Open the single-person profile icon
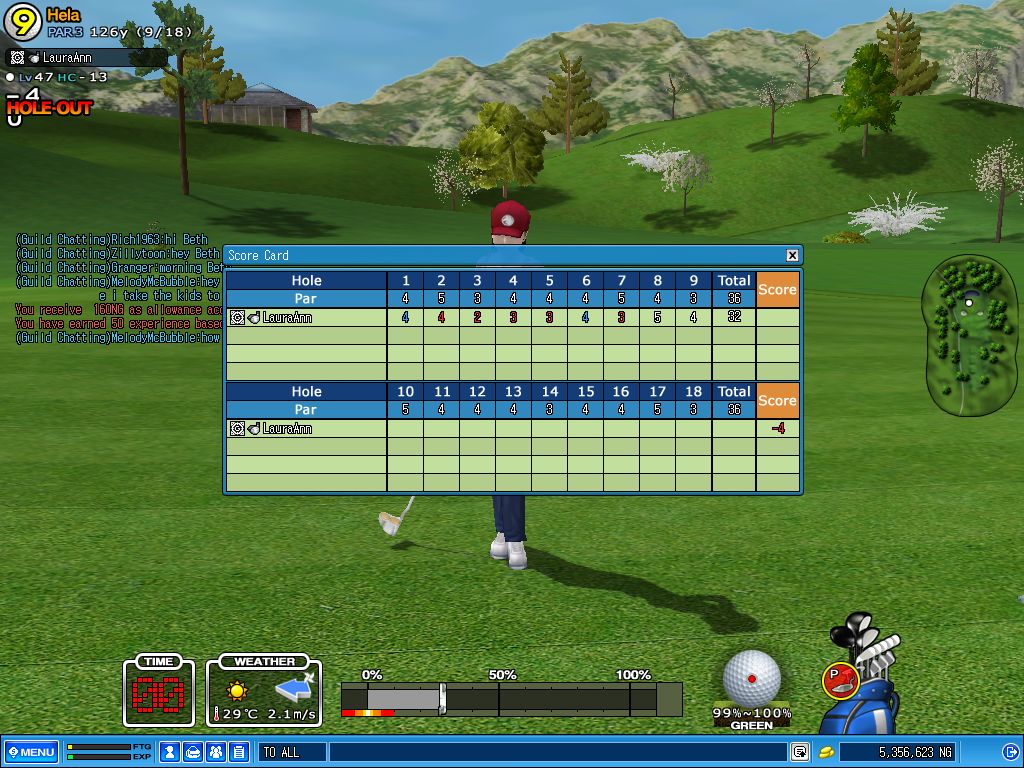The image size is (1024, 768). (x=170, y=752)
